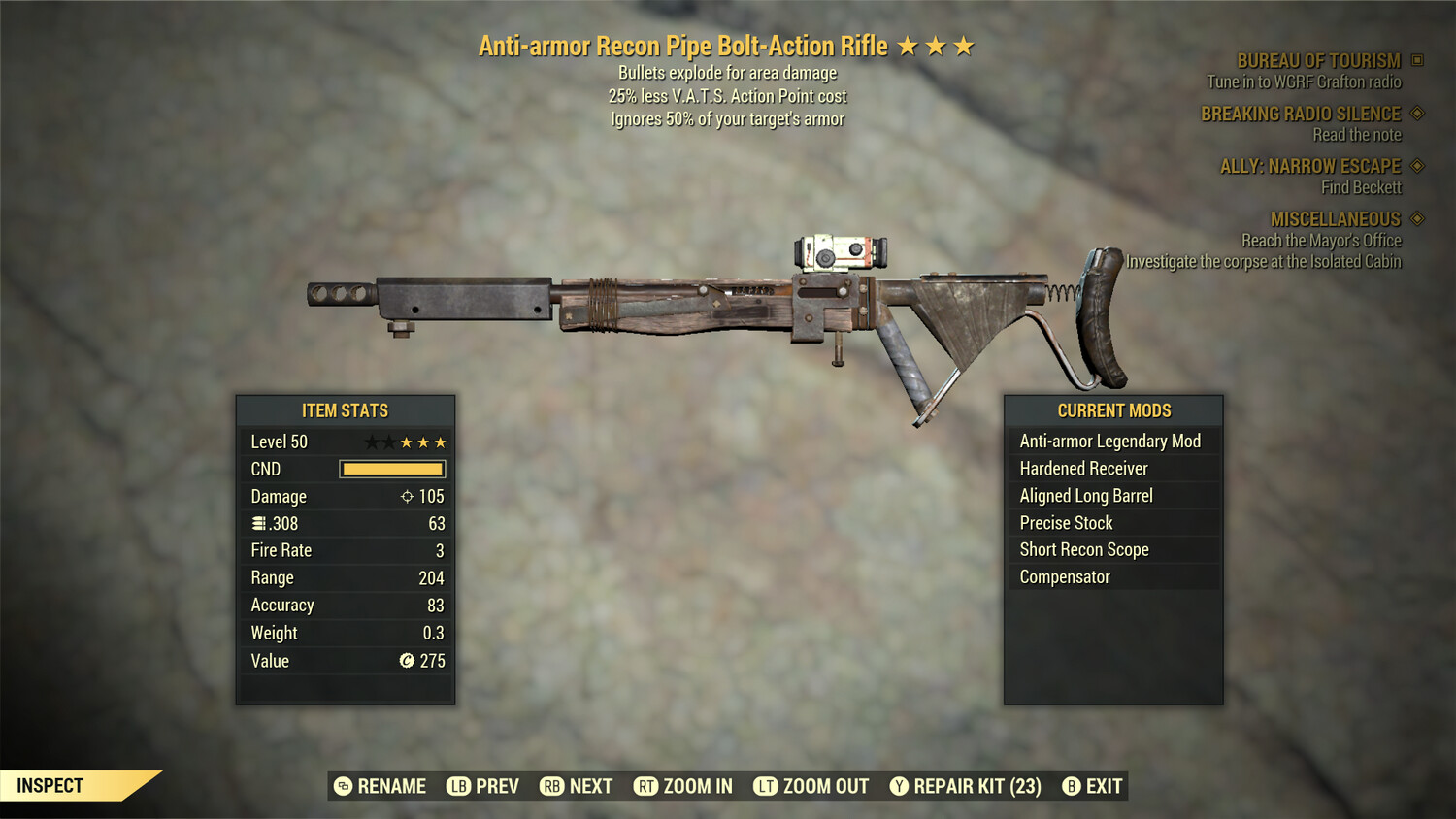Toggle the Miscellaneous quest diamond marker

coord(1415,219)
